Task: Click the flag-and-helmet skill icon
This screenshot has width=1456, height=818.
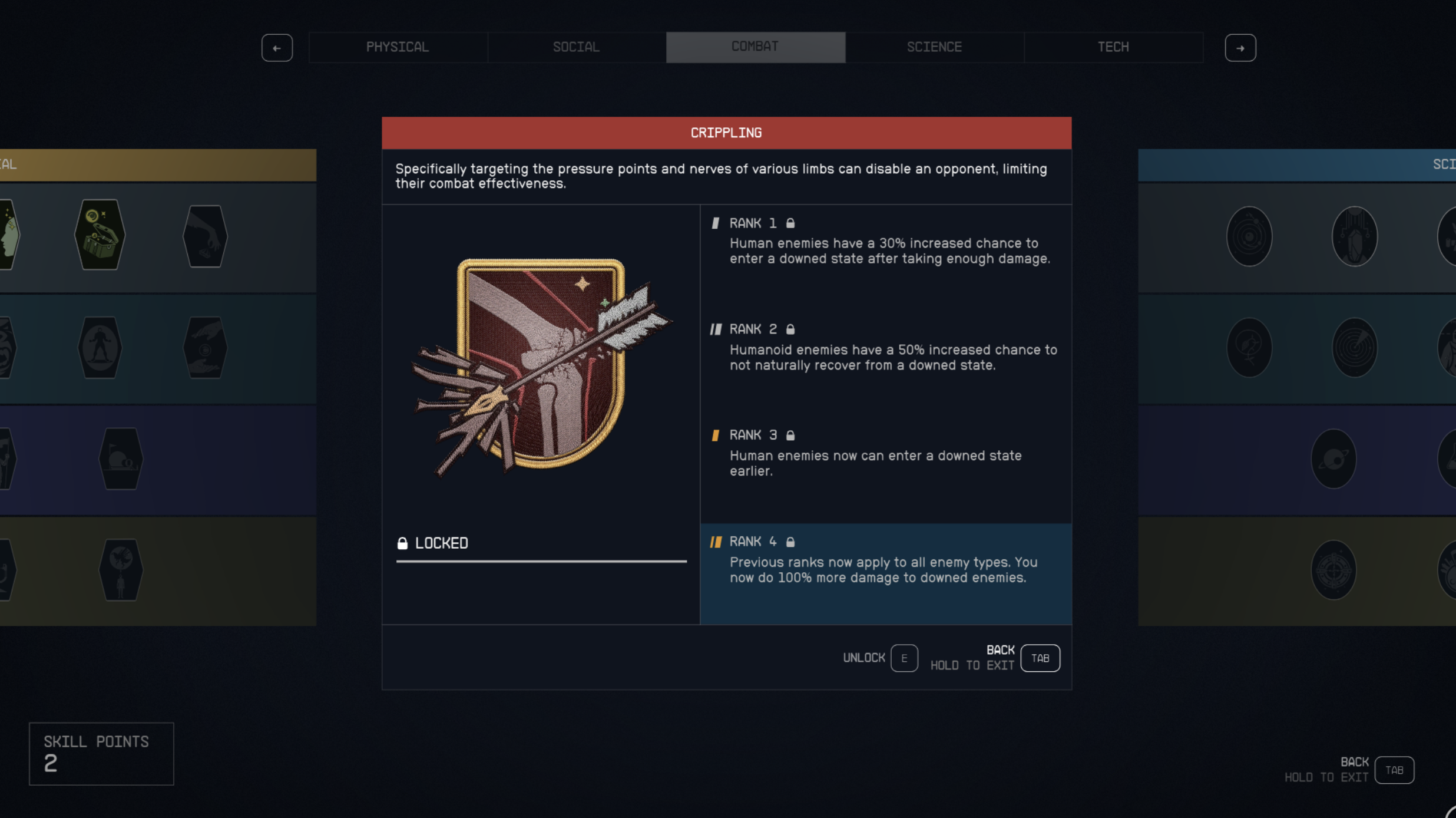Action: pos(121,459)
